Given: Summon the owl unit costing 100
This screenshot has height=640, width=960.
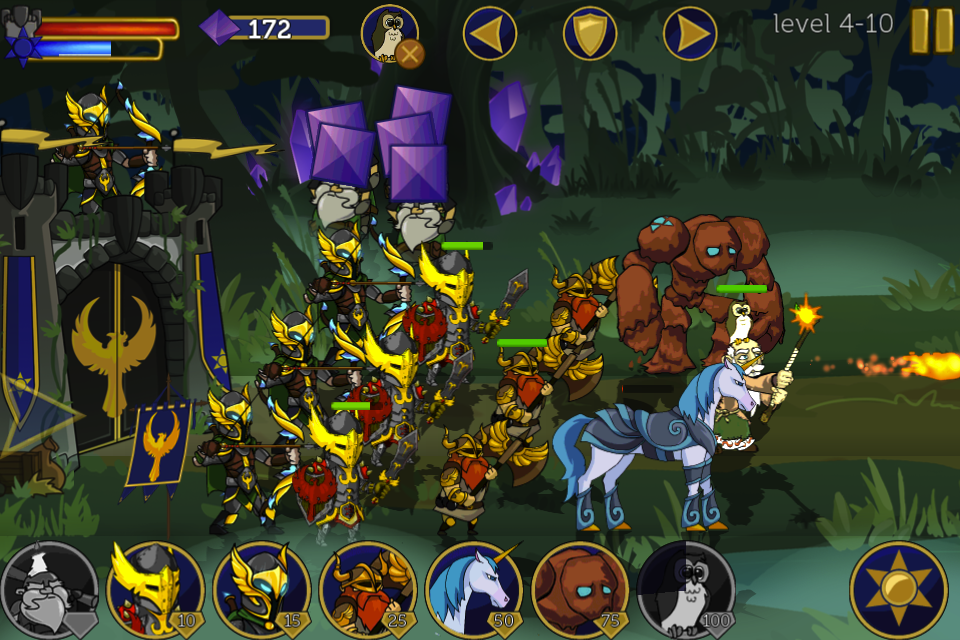Looking at the screenshot, I should (x=686, y=590).
